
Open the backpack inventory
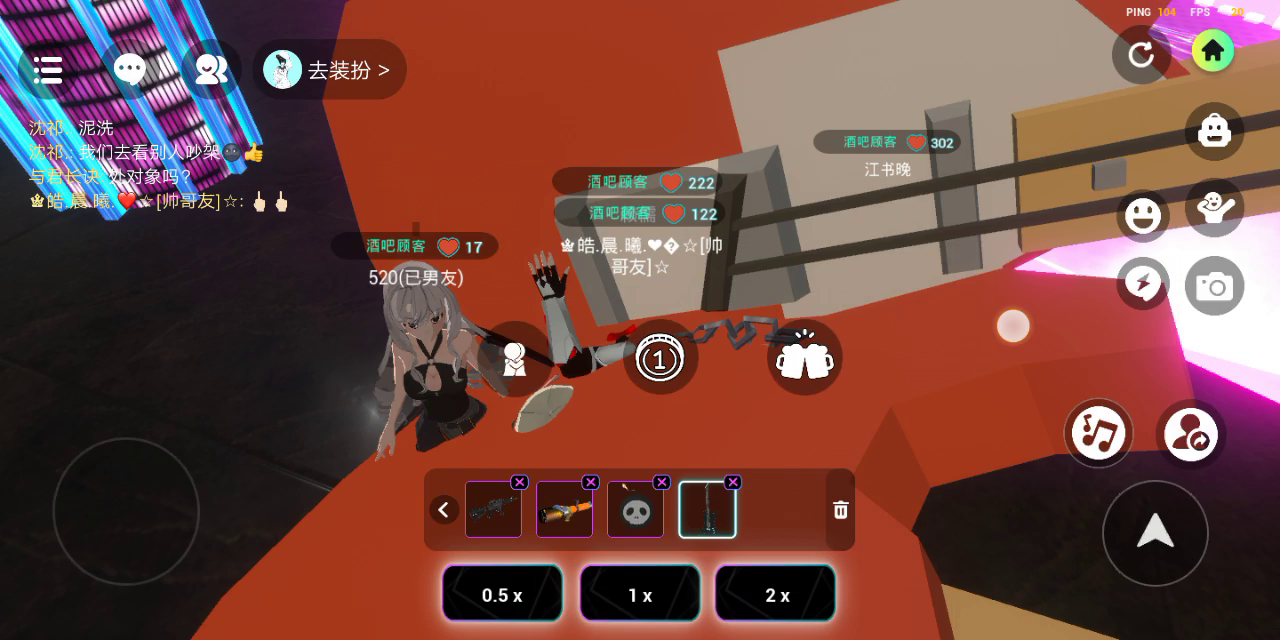coord(1214,131)
